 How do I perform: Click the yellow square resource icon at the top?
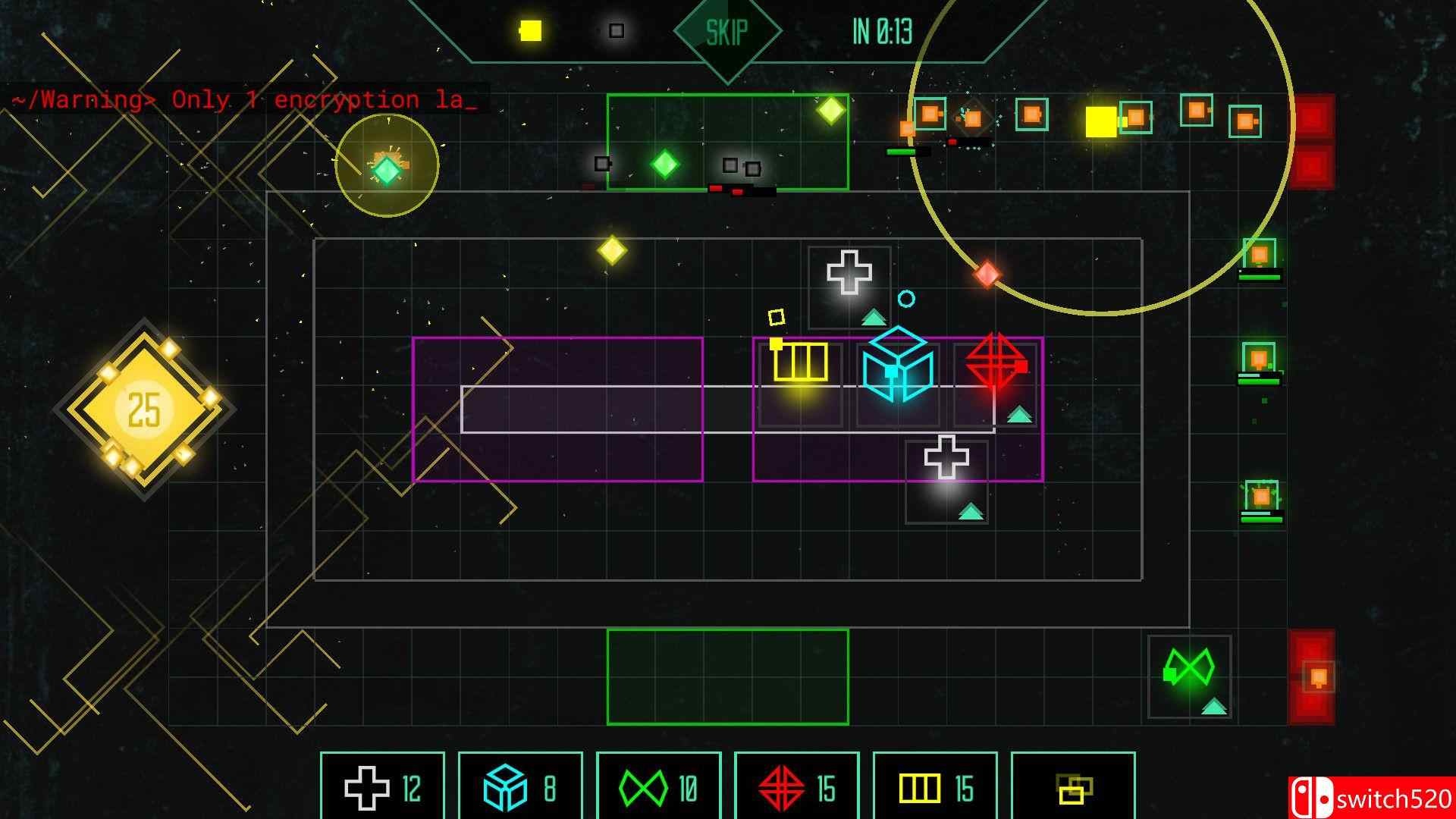pos(529,29)
